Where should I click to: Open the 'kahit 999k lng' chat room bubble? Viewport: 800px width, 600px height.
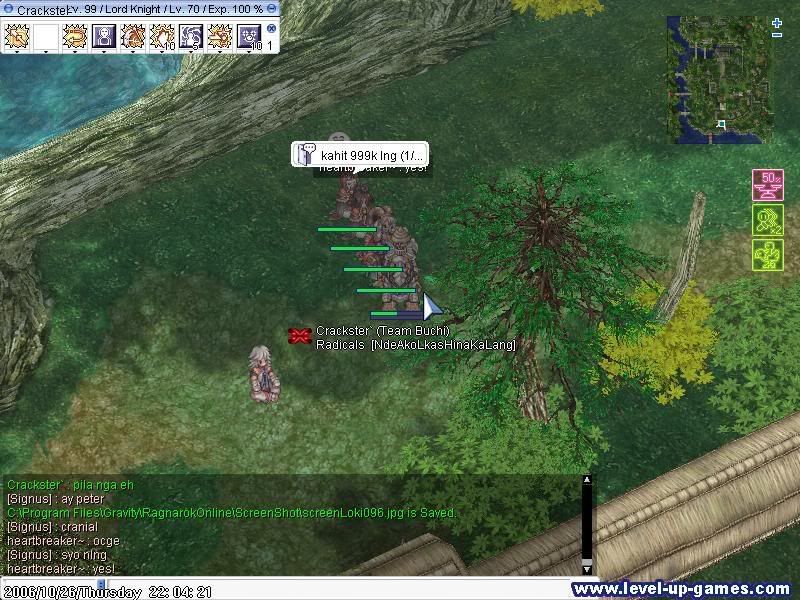[x=361, y=155]
